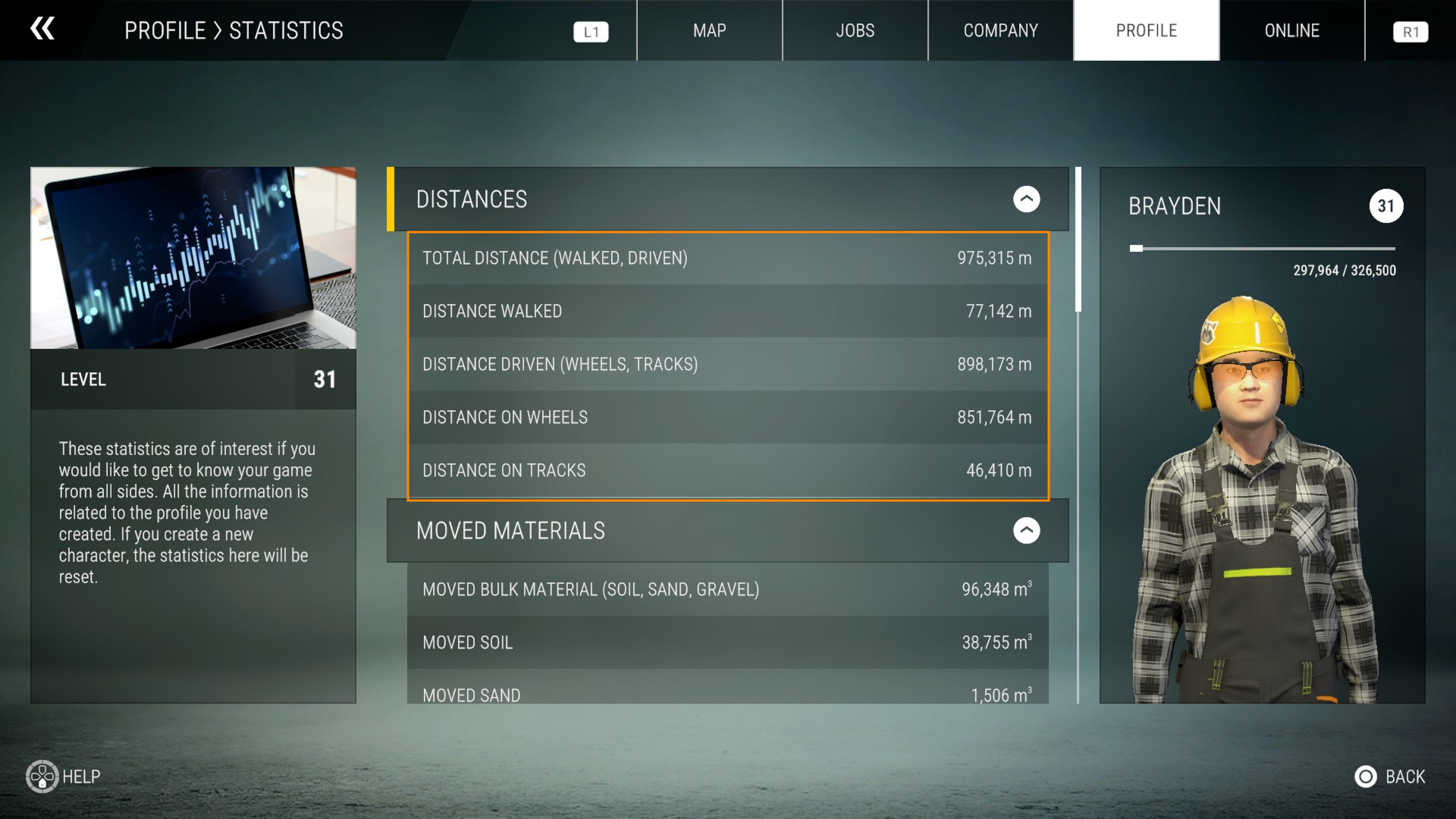Choose the Distance Driven row
Image resolution: width=1456 pixels, height=819 pixels.
pyautogui.click(x=727, y=365)
